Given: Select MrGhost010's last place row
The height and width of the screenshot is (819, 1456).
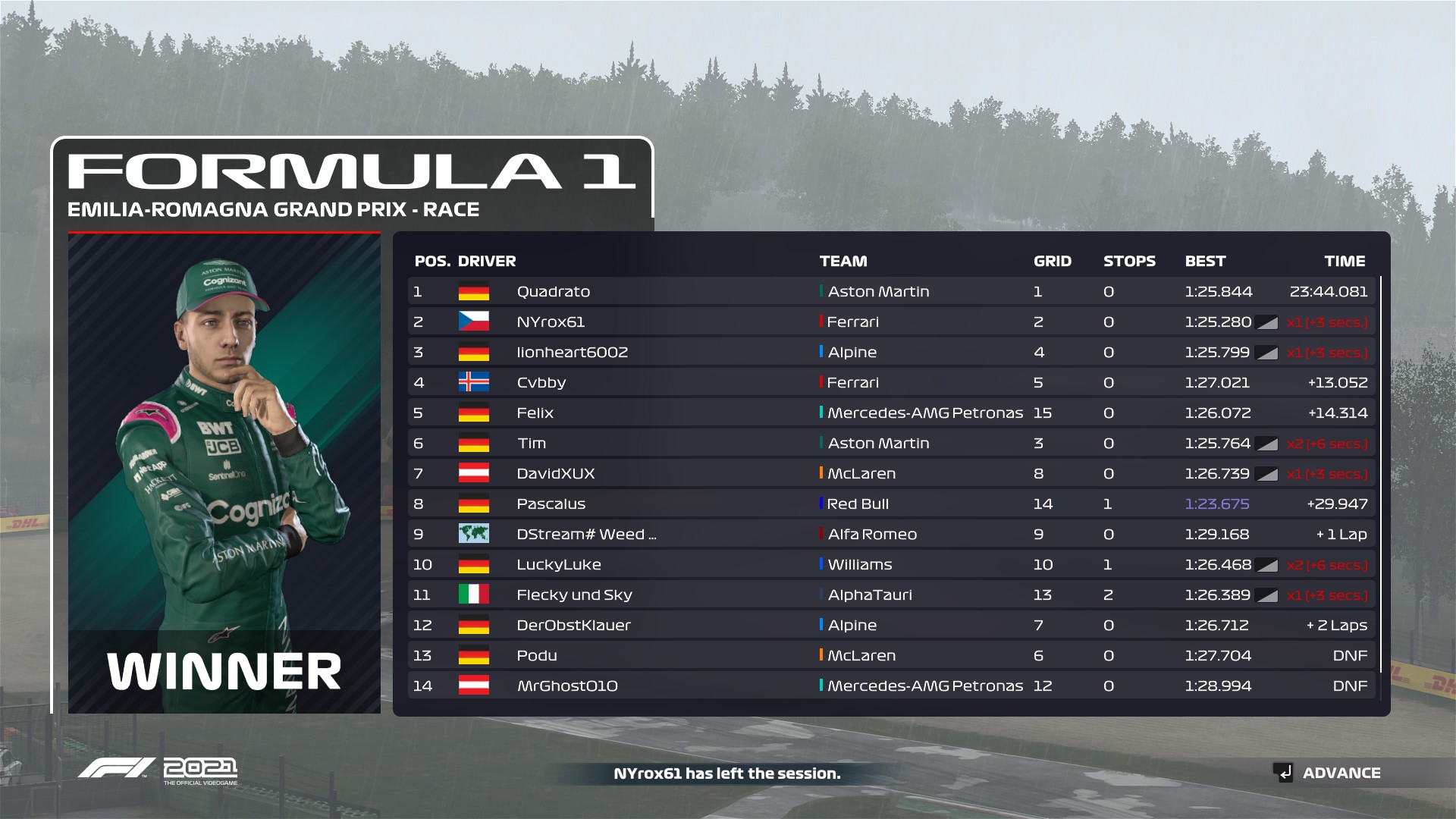Looking at the screenshot, I should (x=891, y=686).
